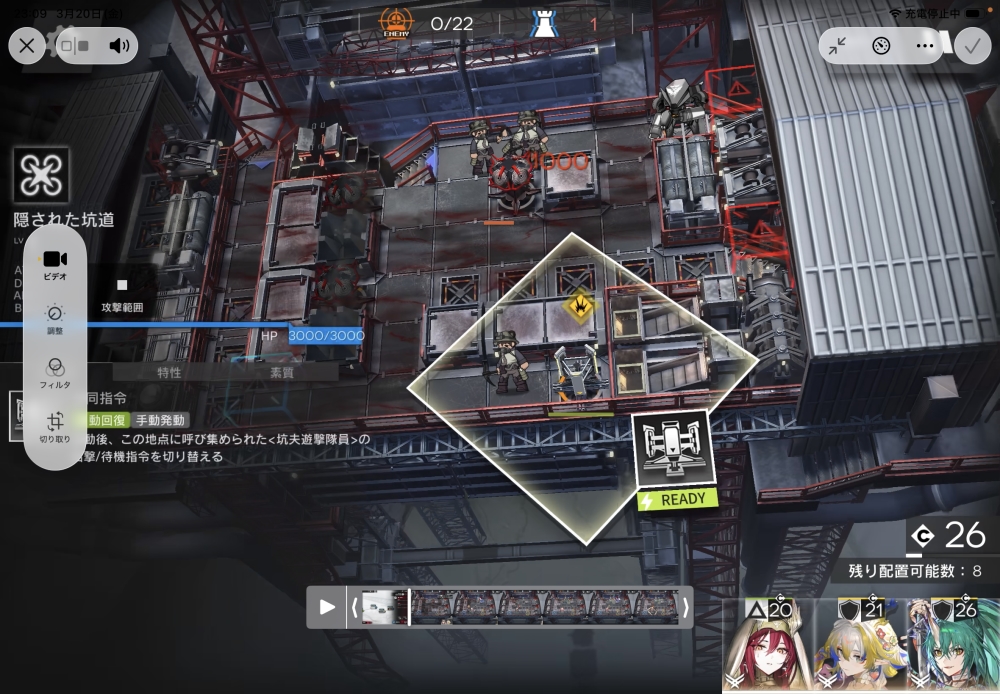Switch to the 素質 tab
Screen dimensions: 1000x694
282,372
